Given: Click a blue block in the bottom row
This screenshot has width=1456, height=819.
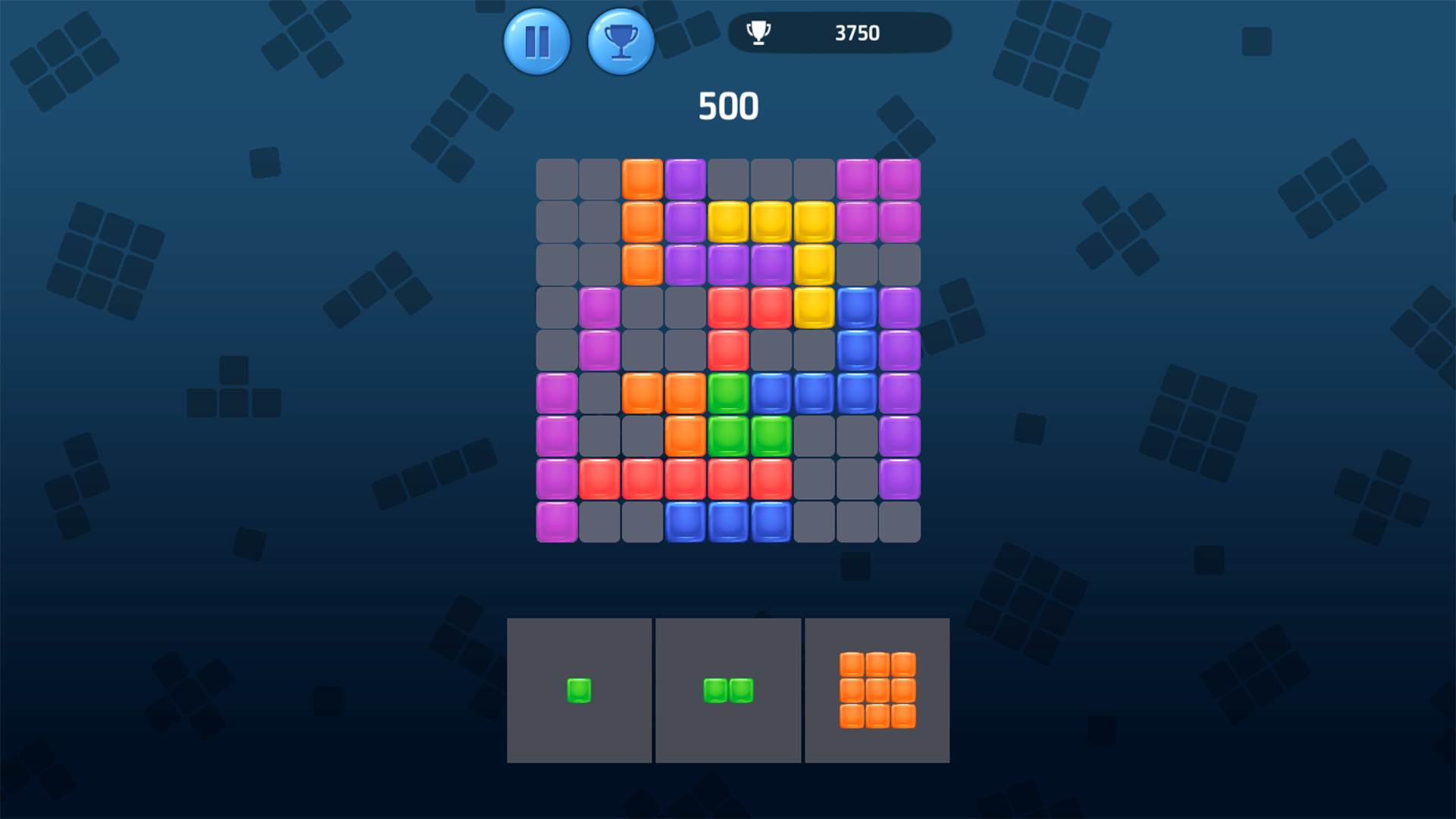Looking at the screenshot, I should [729, 520].
